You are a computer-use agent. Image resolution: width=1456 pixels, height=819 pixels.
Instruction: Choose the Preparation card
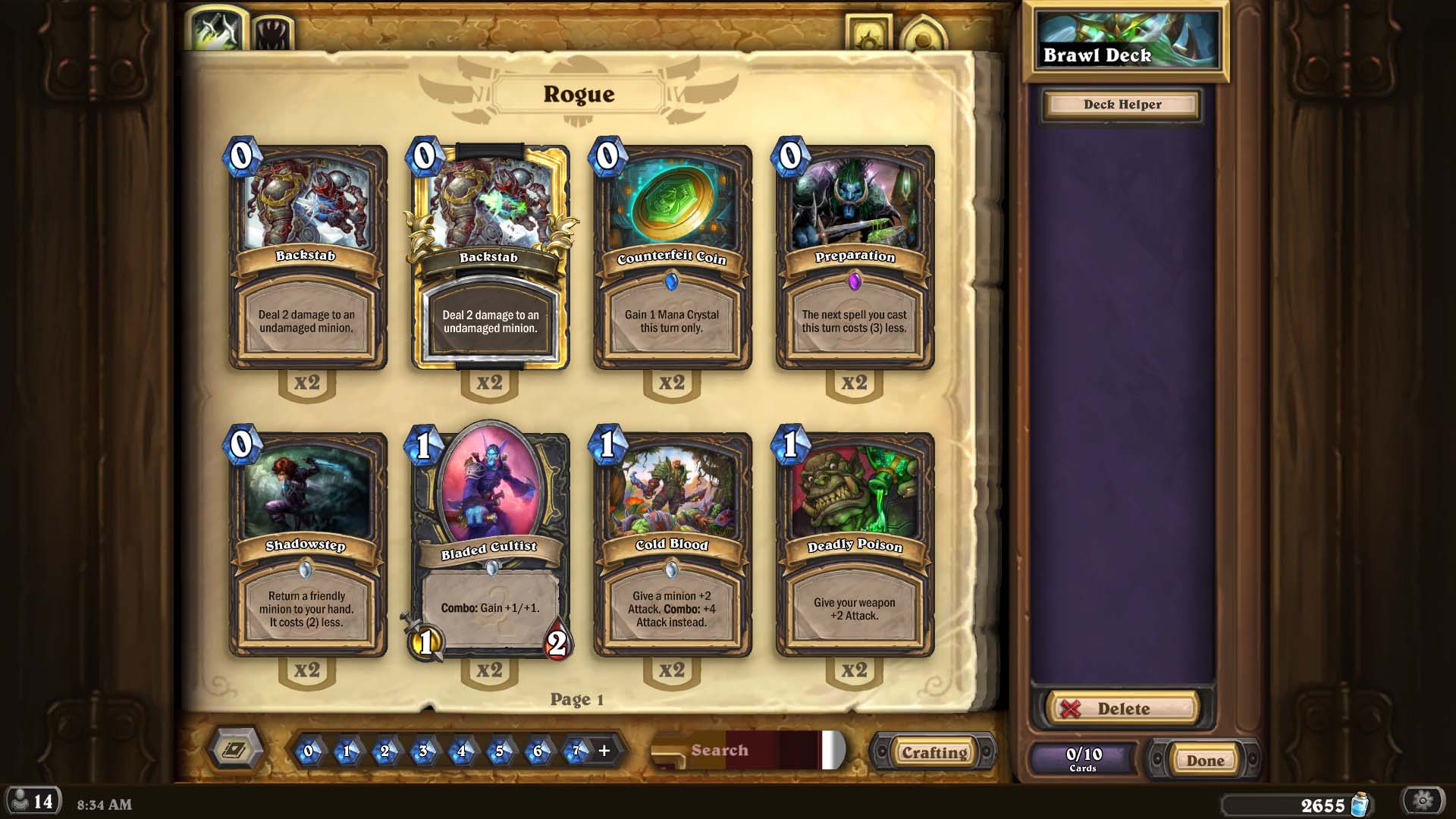[855, 258]
